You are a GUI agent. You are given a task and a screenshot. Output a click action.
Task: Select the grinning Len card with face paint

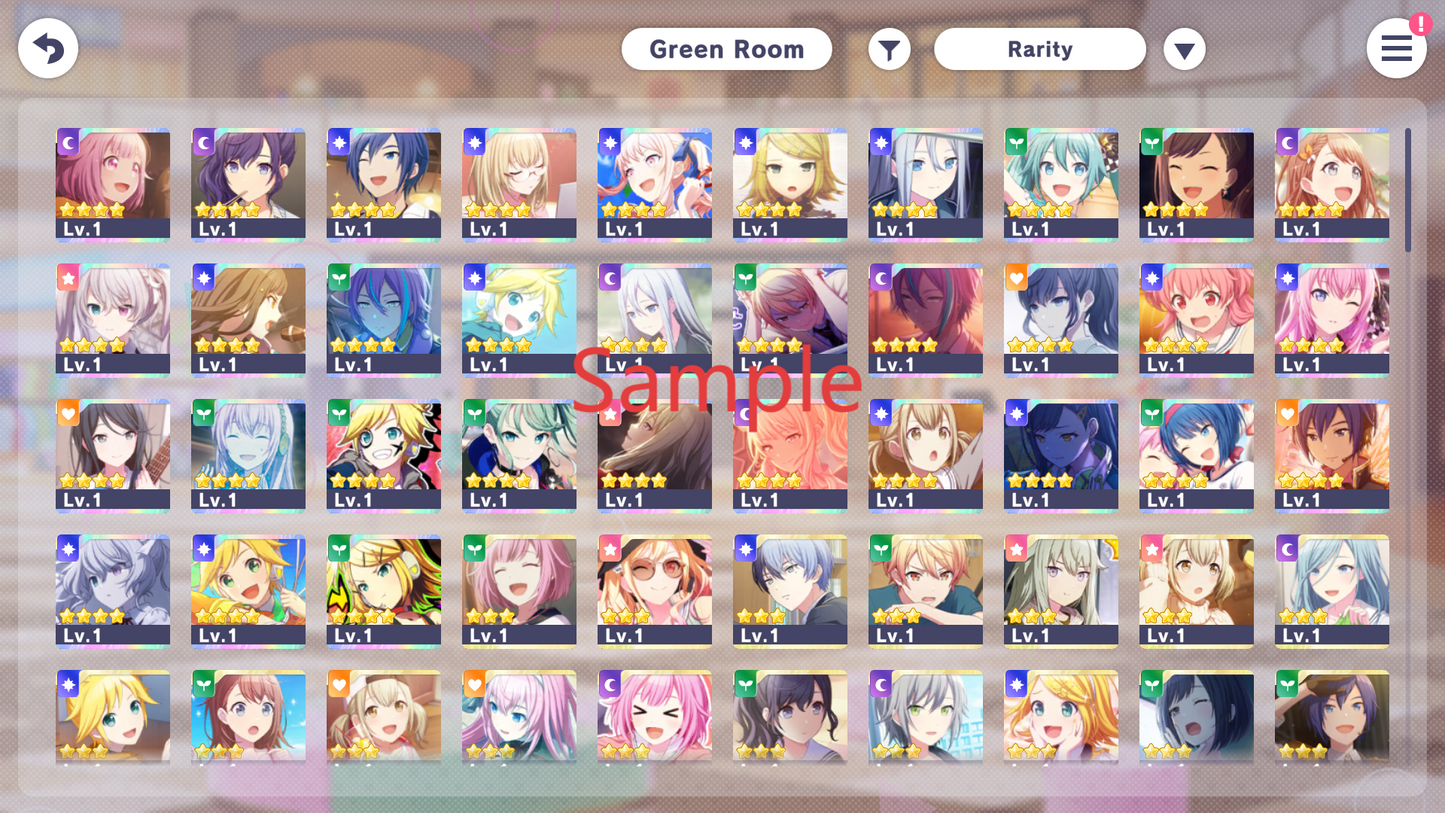(384, 456)
